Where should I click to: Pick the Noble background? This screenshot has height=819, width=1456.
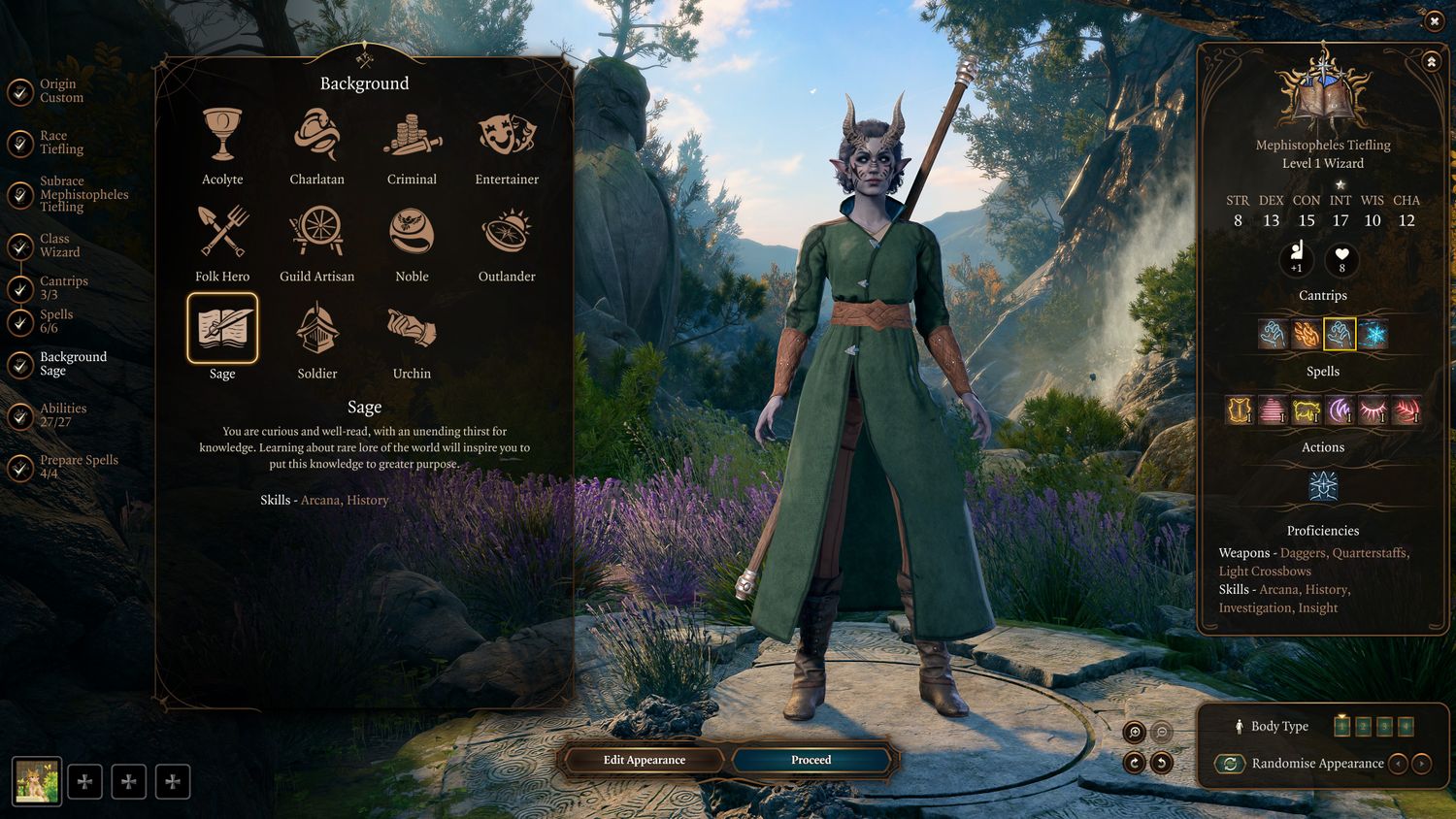[x=412, y=232]
